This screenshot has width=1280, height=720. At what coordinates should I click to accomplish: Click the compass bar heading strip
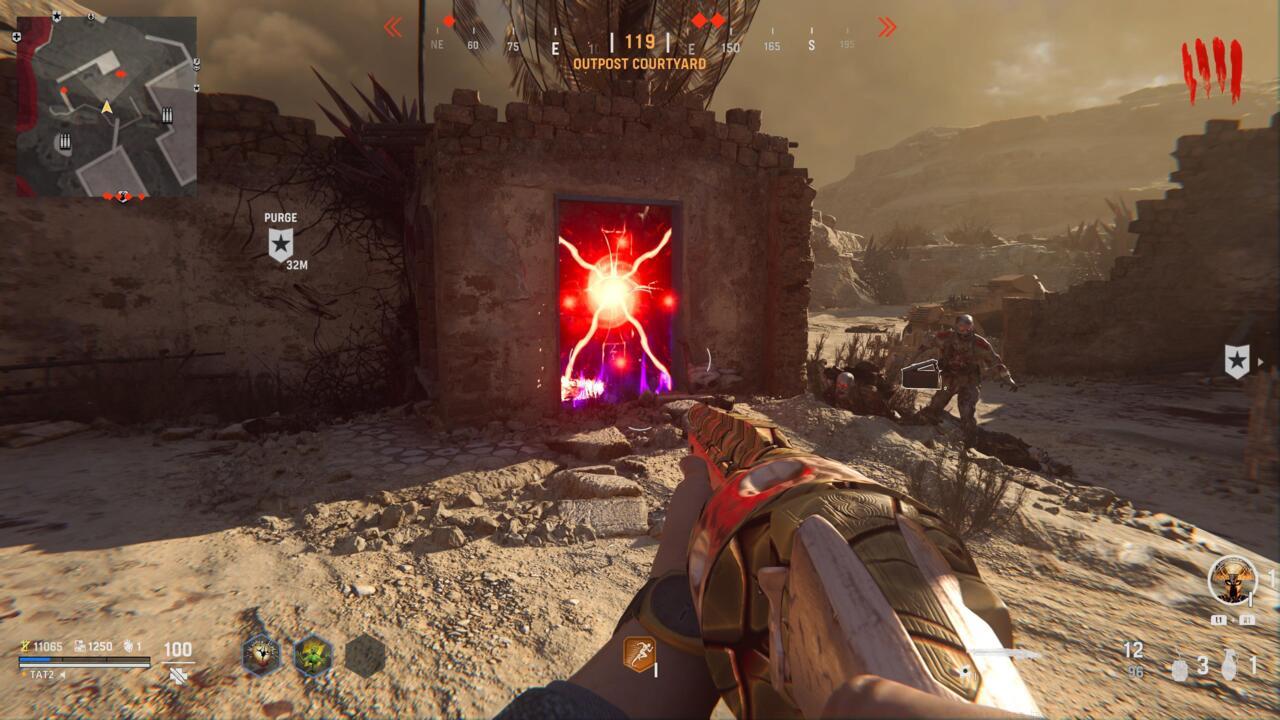(x=639, y=45)
